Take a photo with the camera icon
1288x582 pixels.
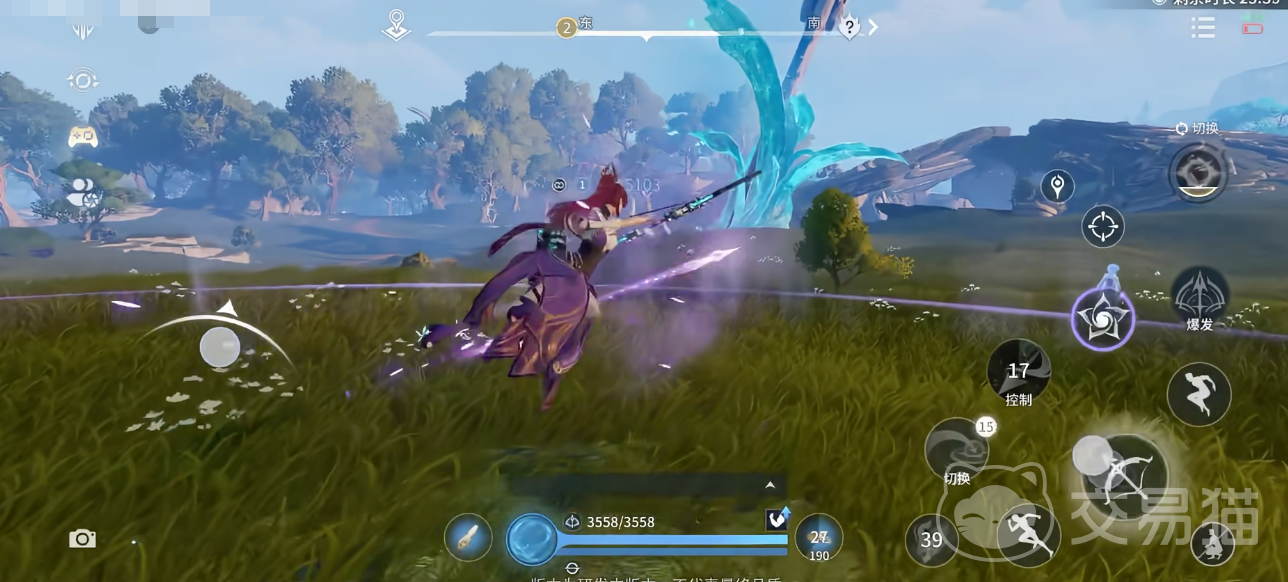pos(82,539)
